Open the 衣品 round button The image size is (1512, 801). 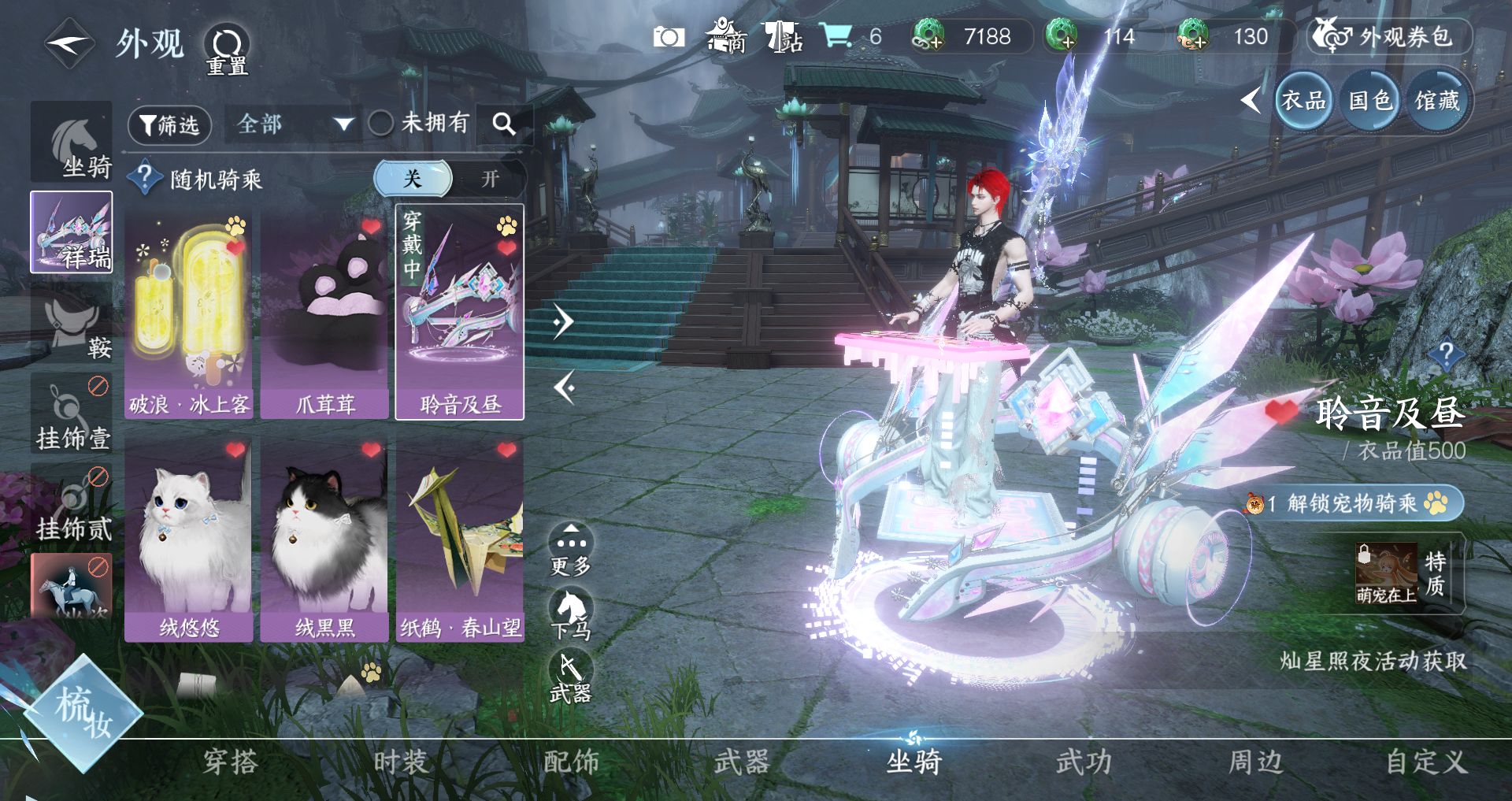[x=1303, y=101]
